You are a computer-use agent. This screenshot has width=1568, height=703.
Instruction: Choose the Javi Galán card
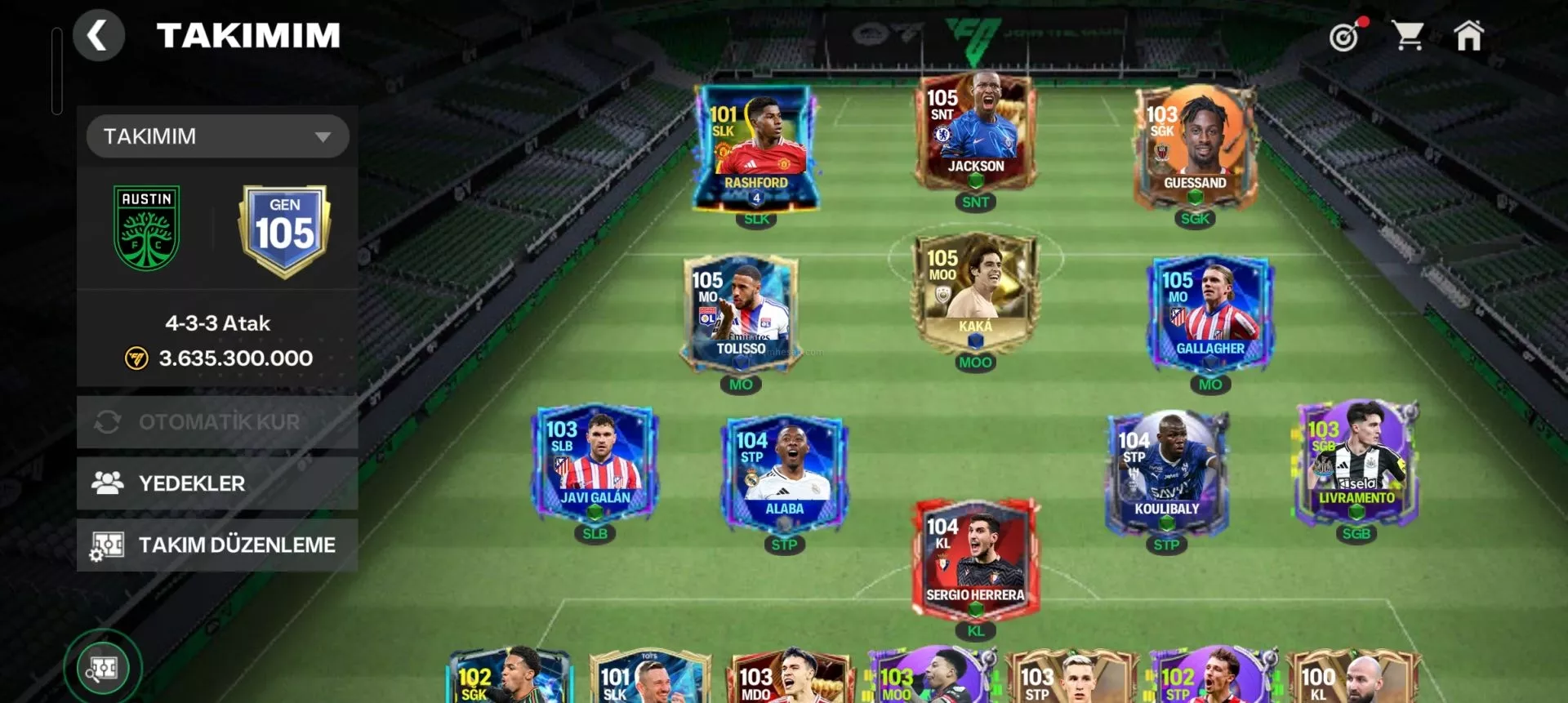[x=595, y=461]
